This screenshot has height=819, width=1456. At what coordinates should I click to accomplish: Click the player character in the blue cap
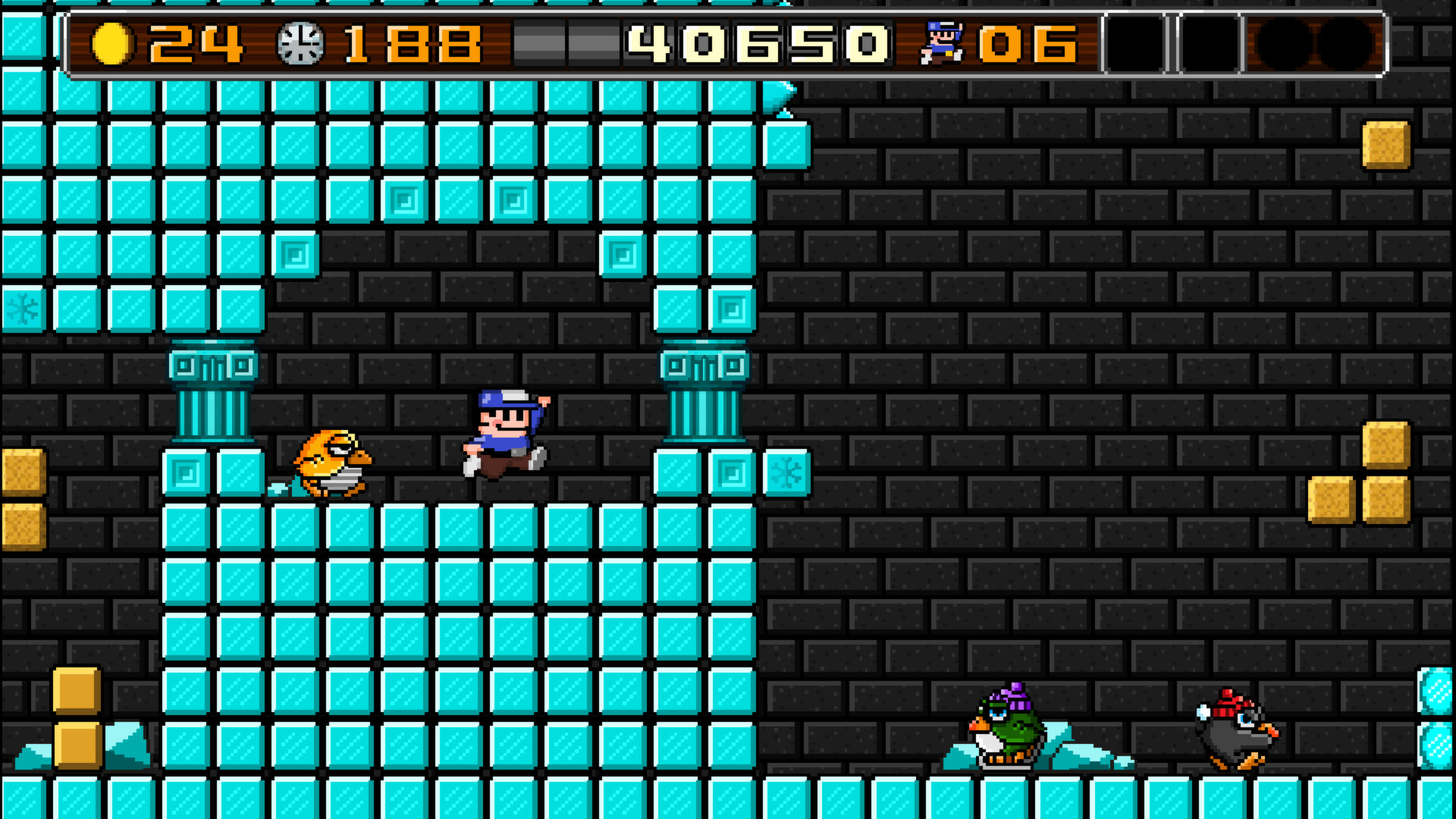[x=504, y=436]
